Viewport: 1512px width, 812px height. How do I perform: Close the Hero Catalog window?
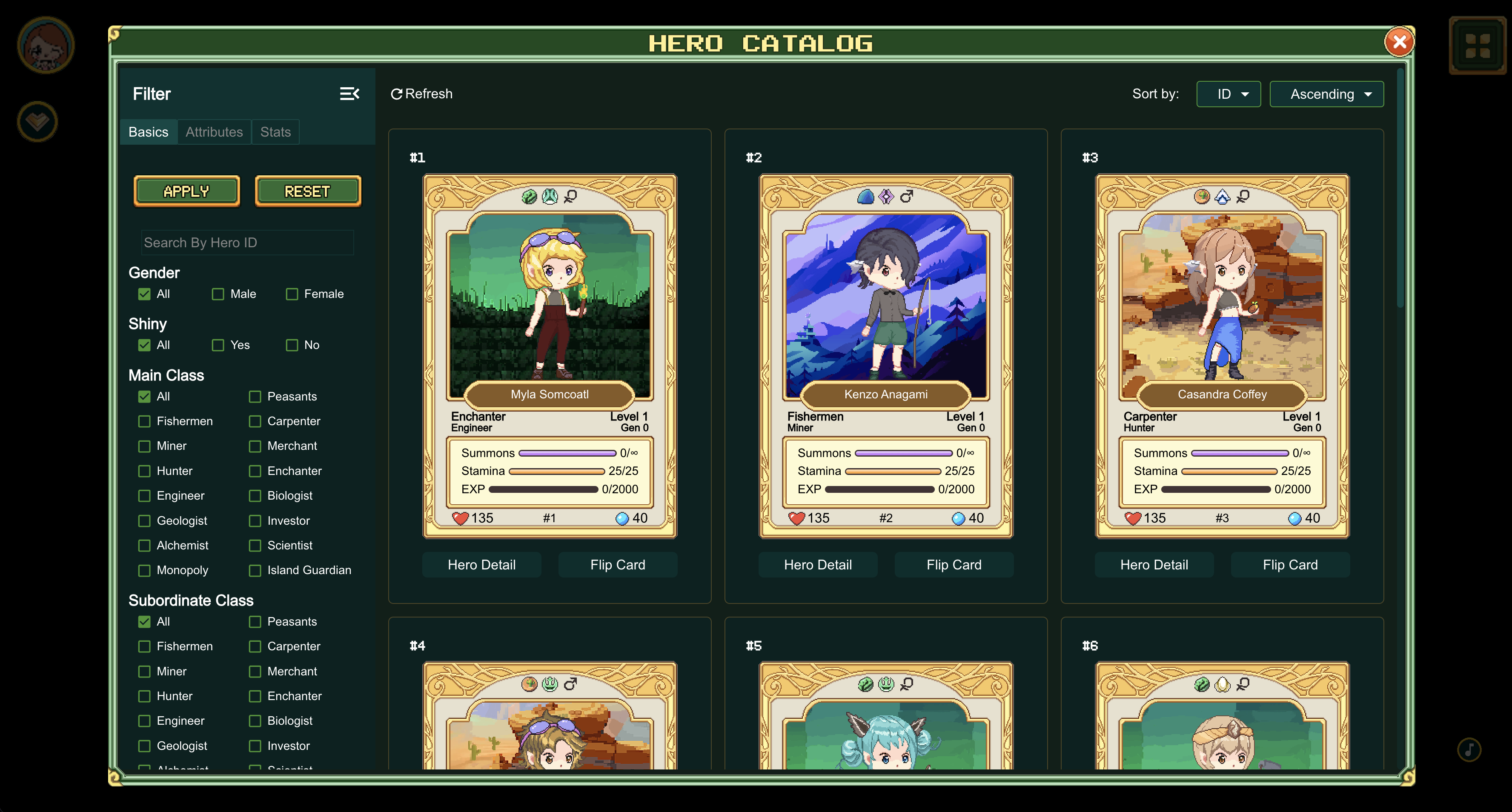click(x=1399, y=42)
